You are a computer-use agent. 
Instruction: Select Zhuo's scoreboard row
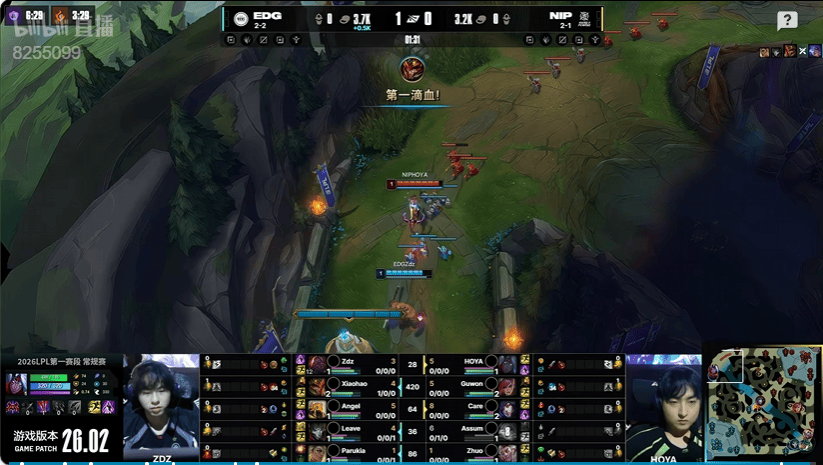(470, 451)
